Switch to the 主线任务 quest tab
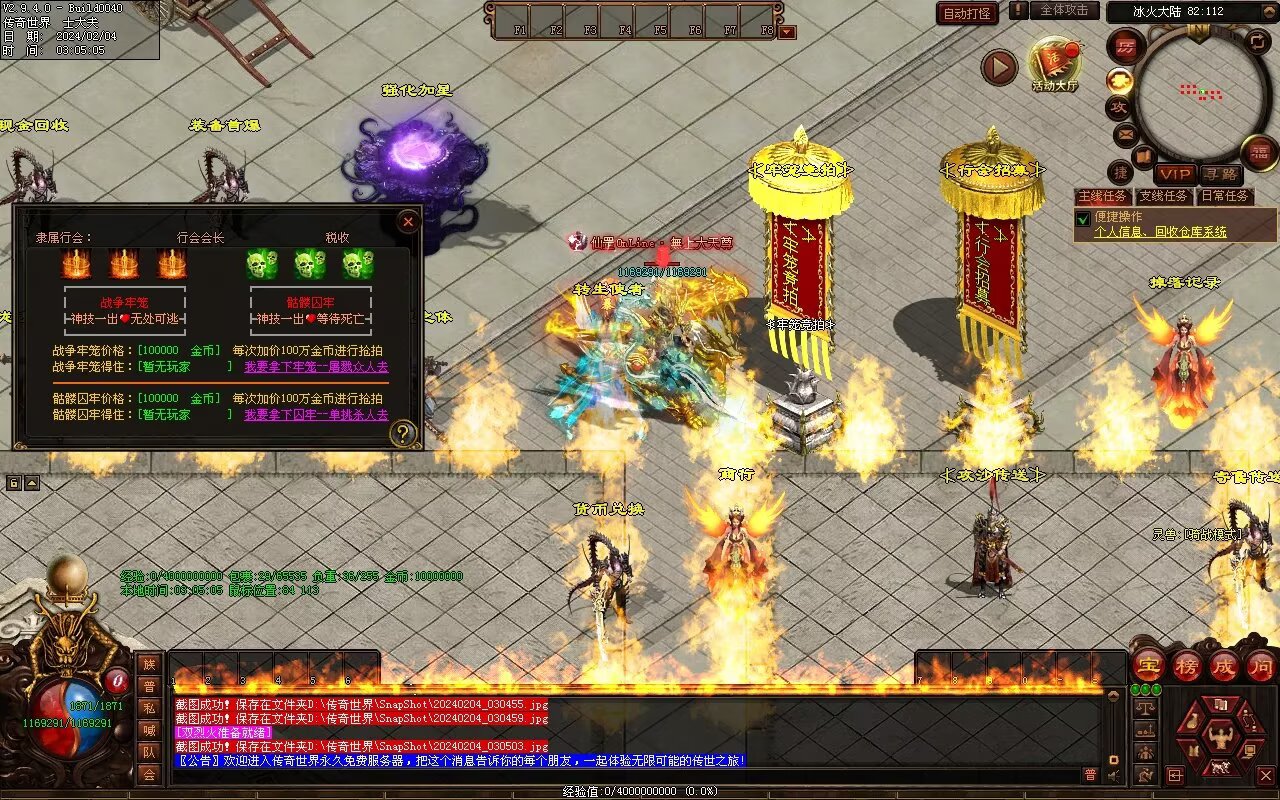The width and height of the screenshot is (1280, 800). click(x=1102, y=196)
